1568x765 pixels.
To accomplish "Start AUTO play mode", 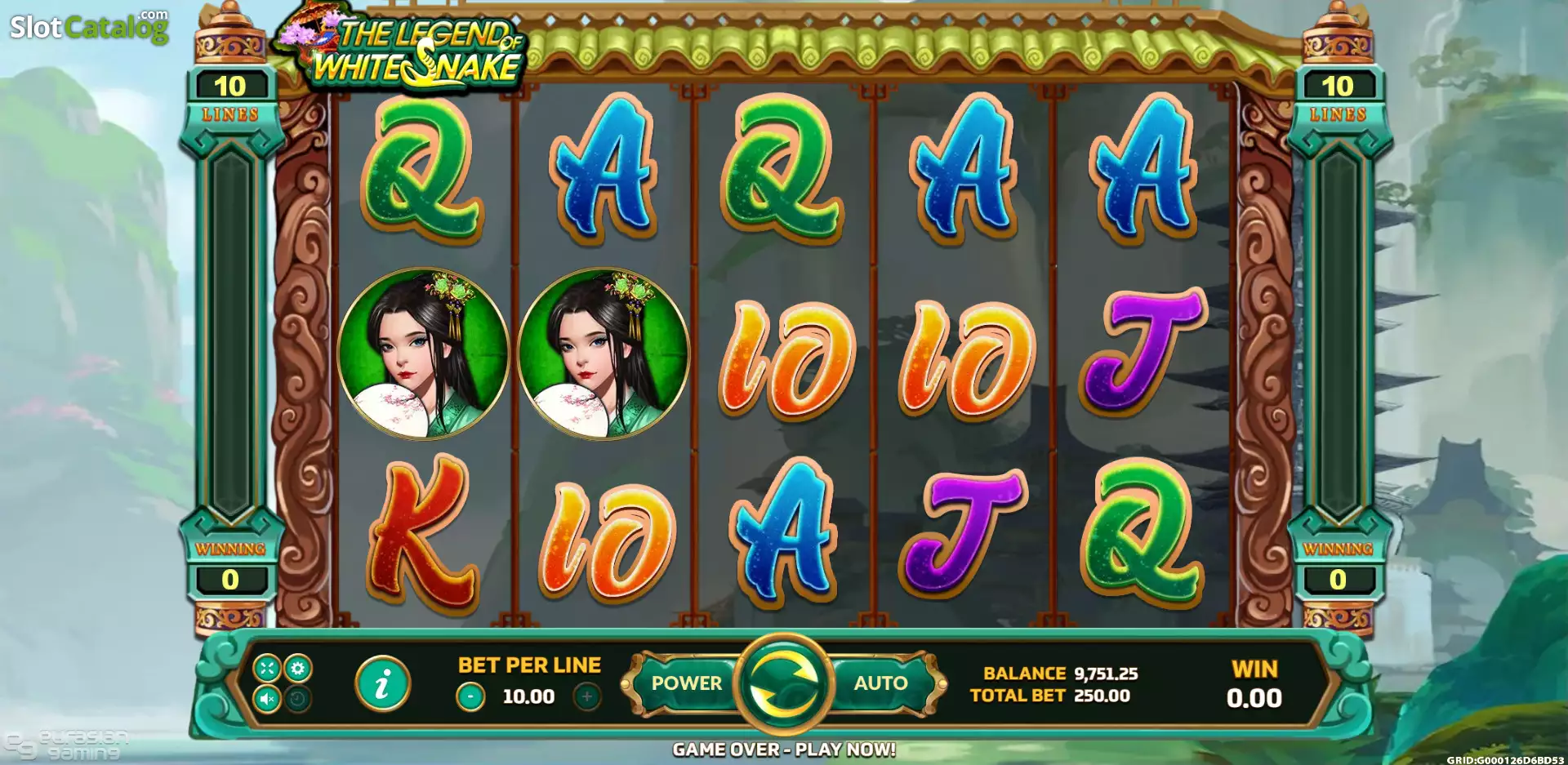I will [880, 683].
